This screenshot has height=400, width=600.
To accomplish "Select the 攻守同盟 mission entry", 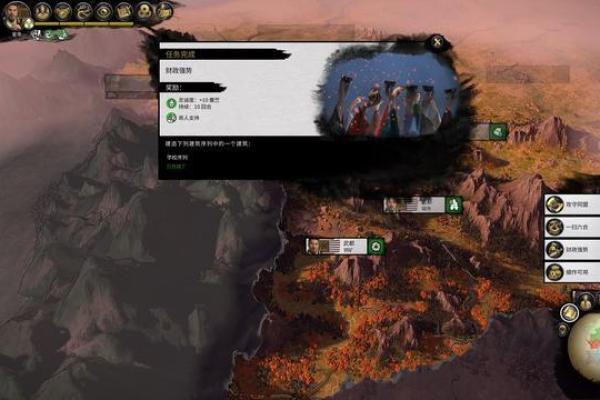I will 571,204.
